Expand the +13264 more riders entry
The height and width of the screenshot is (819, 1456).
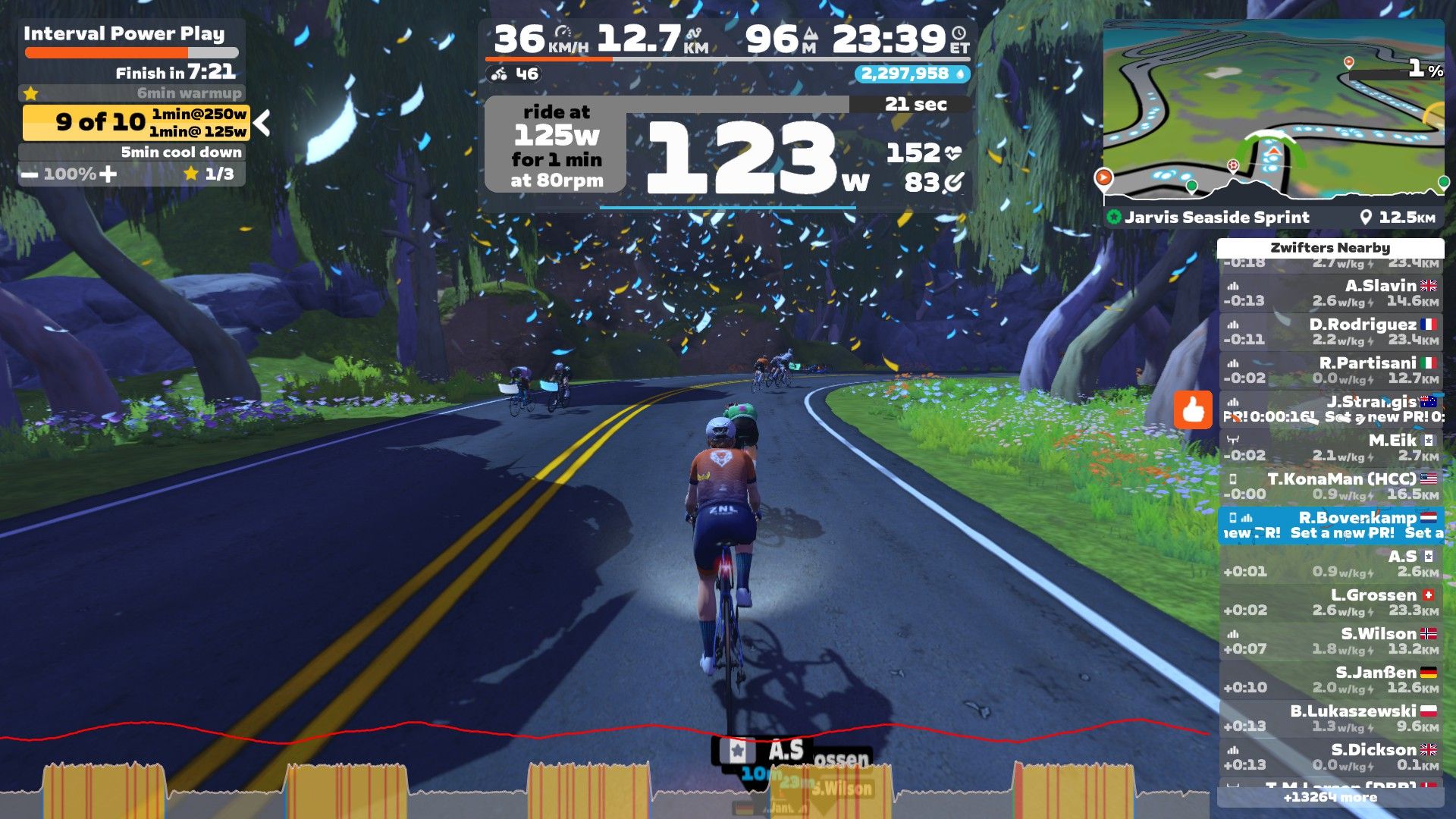1330,797
